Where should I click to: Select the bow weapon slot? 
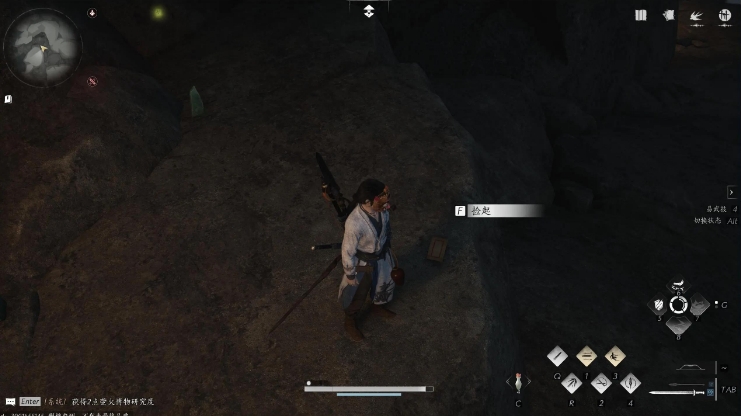[x=689, y=369]
